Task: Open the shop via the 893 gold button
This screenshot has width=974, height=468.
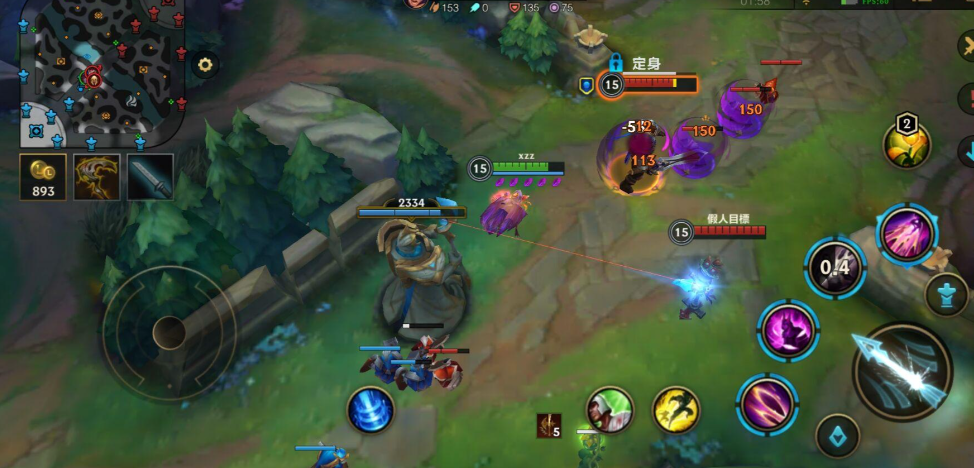Action: (43, 177)
